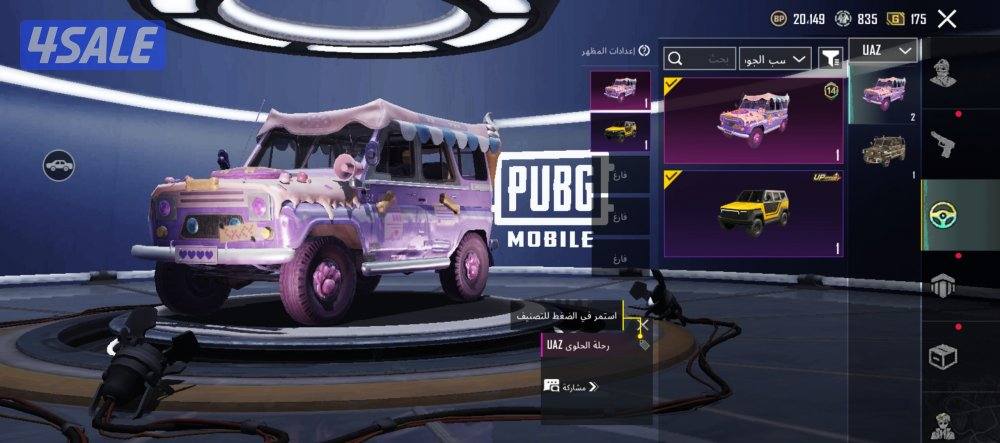Open the appearance settings help icon
The height and width of the screenshot is (443, 1000).
click(644, 50)
